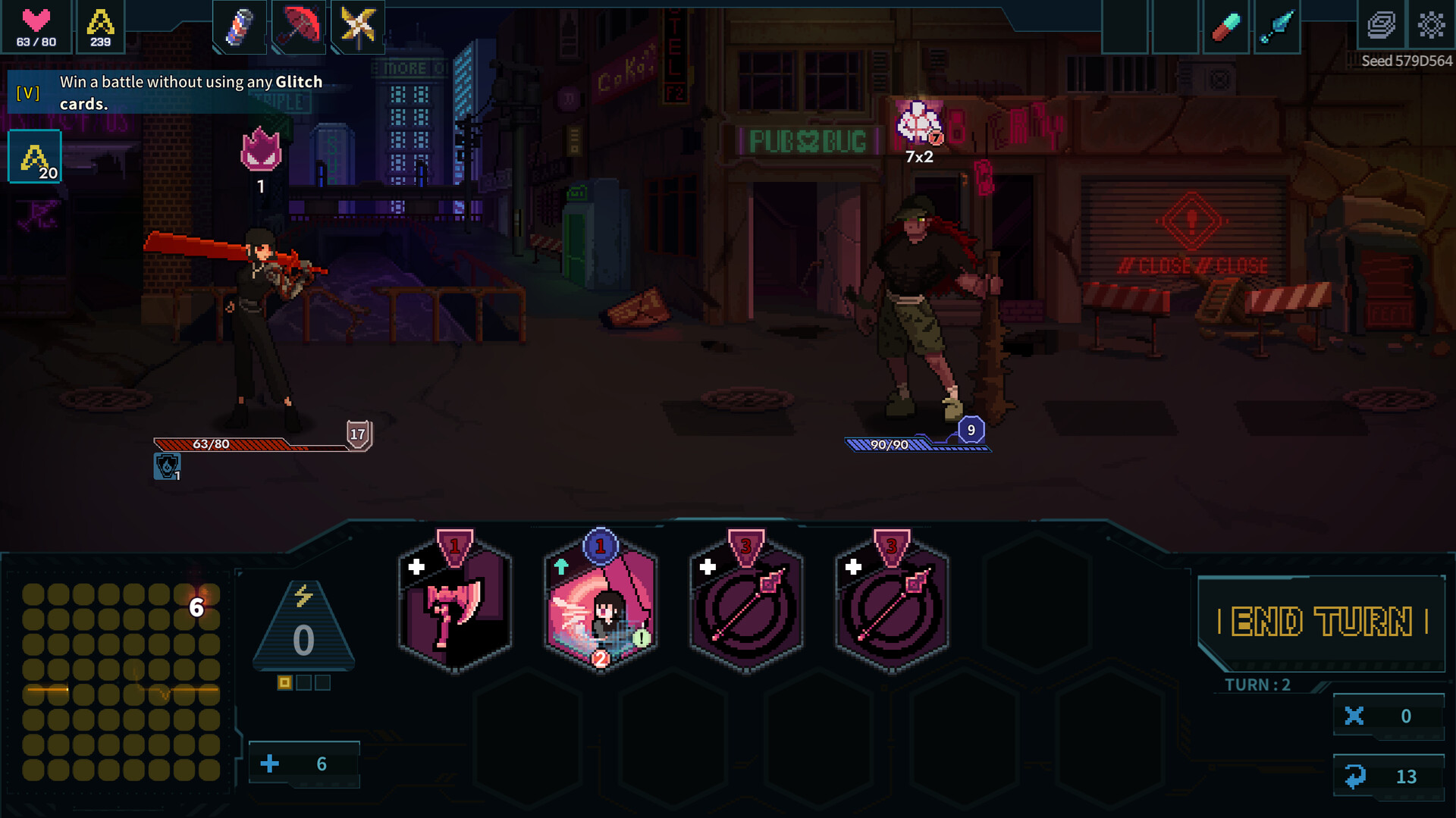Open the red umbrella item
Viewport: 1456px width, 818px height.
(298, 27)
